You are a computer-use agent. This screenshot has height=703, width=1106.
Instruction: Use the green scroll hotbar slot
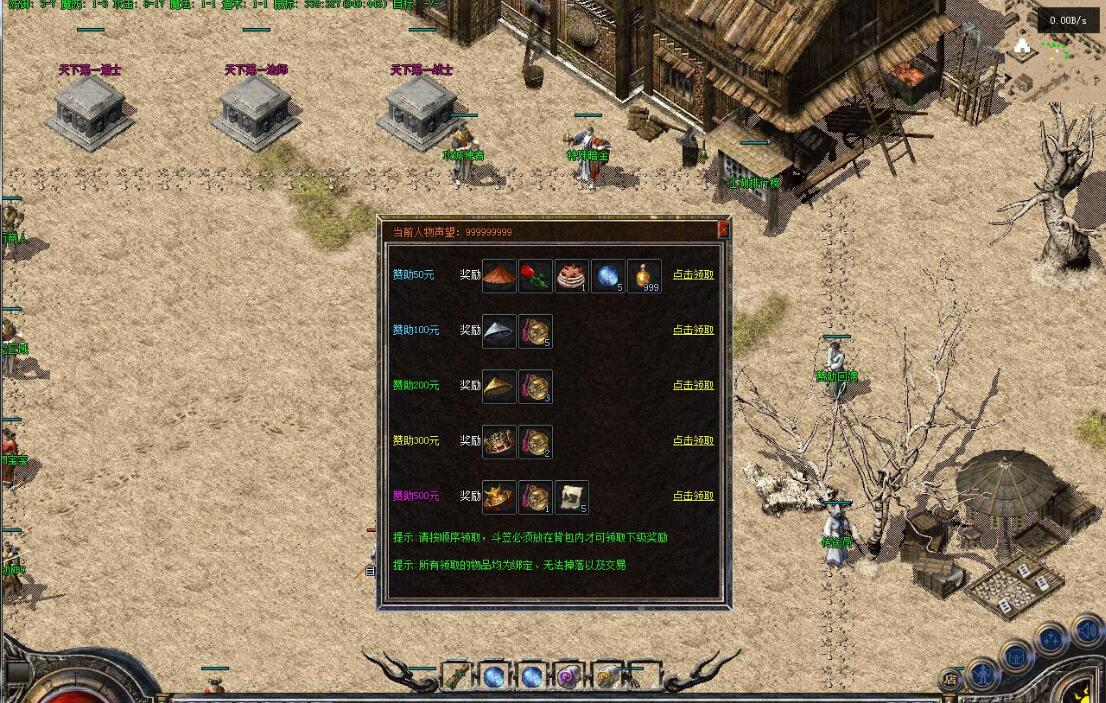456,677
